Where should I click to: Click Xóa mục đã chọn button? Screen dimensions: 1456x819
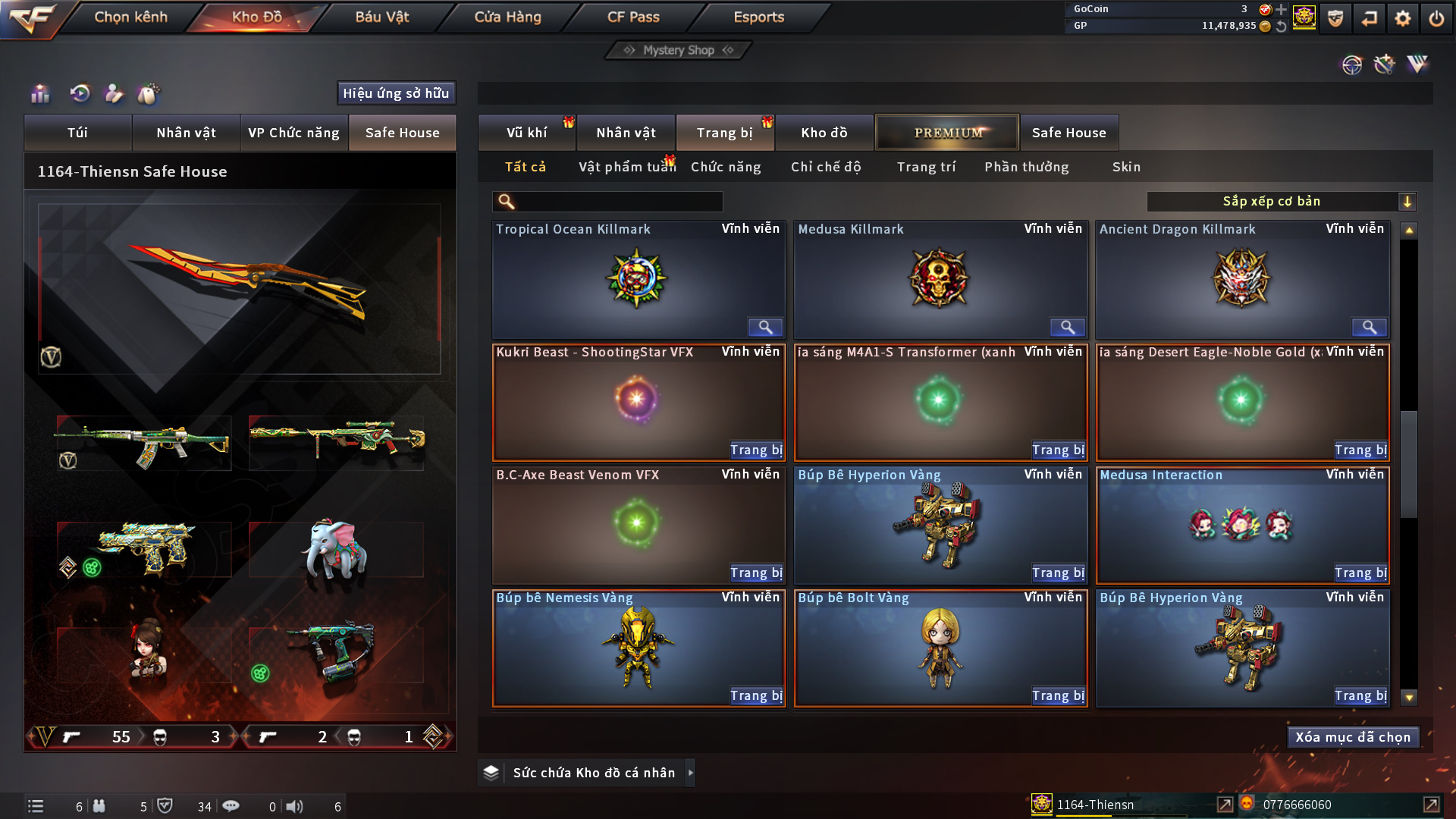coord(1353,737)
